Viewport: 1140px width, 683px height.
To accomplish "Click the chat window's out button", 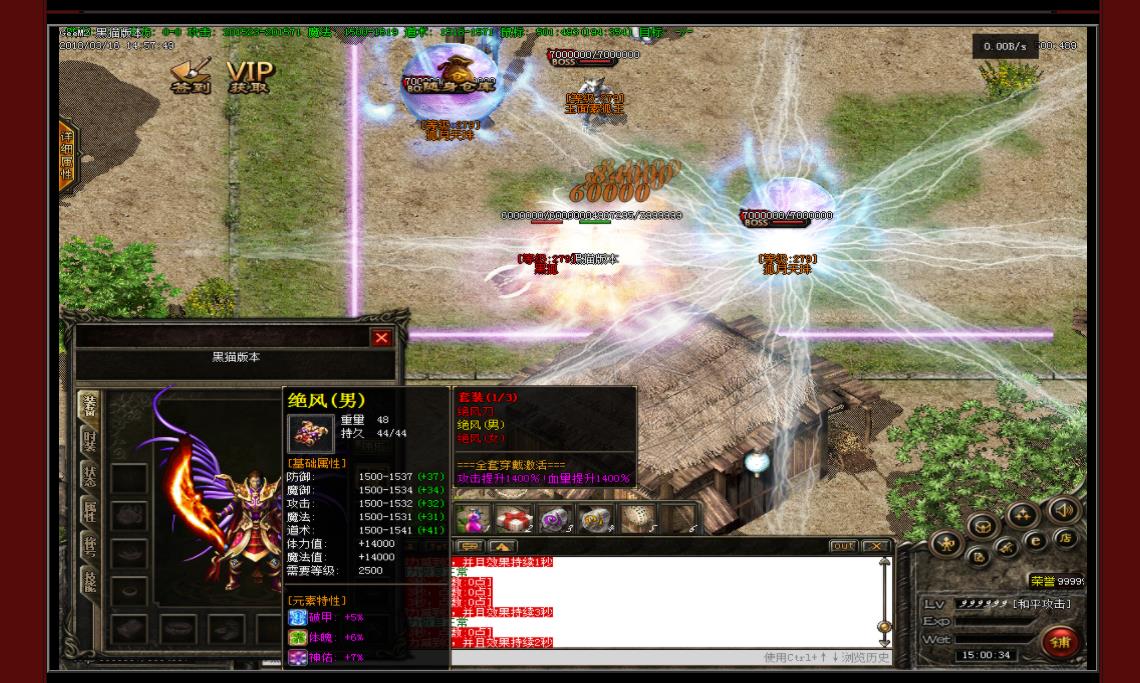I will pyautogui.click(x=843, y=546).
